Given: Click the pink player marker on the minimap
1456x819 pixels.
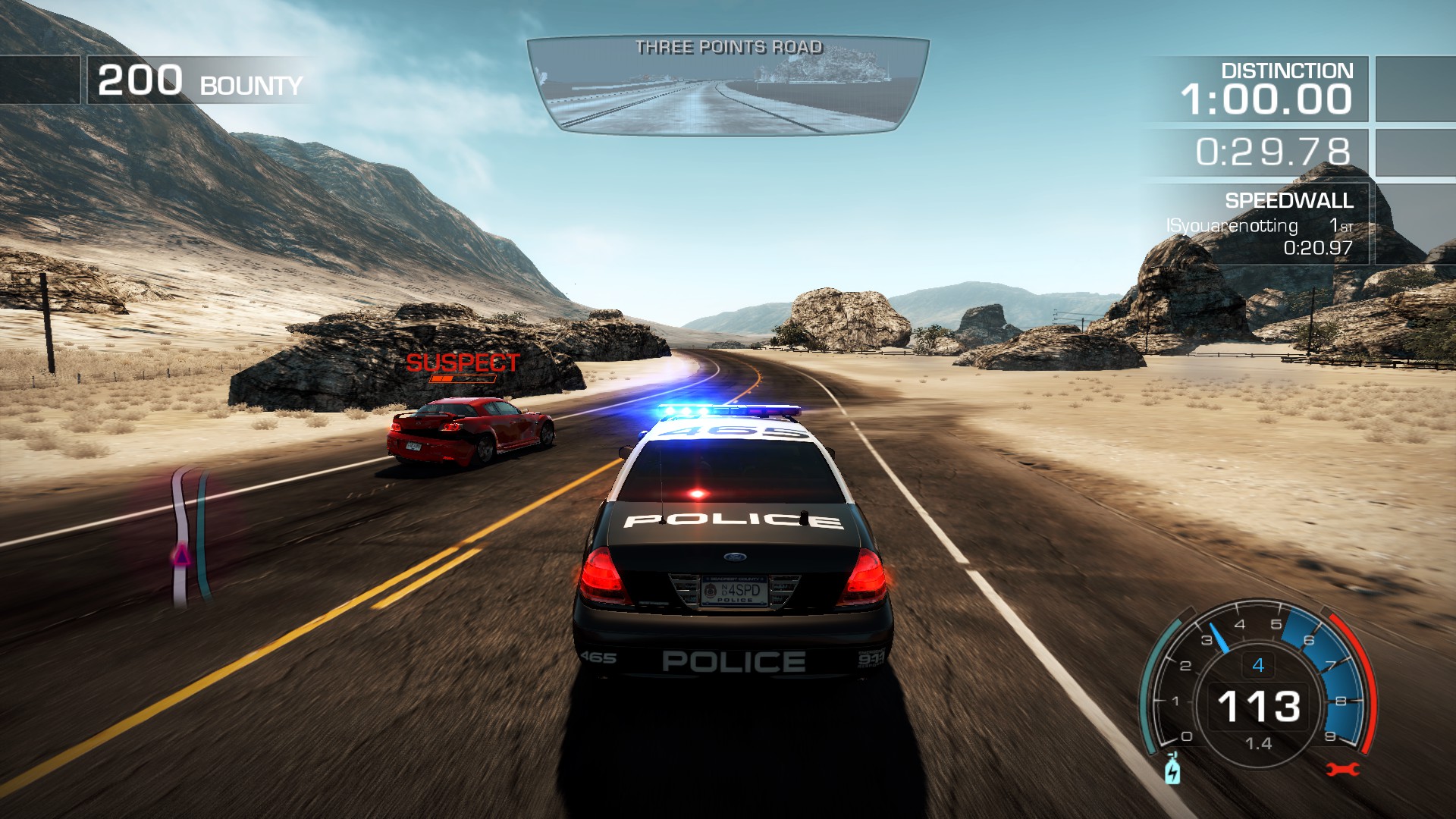Looking at the screenshot, I should 181,557.
